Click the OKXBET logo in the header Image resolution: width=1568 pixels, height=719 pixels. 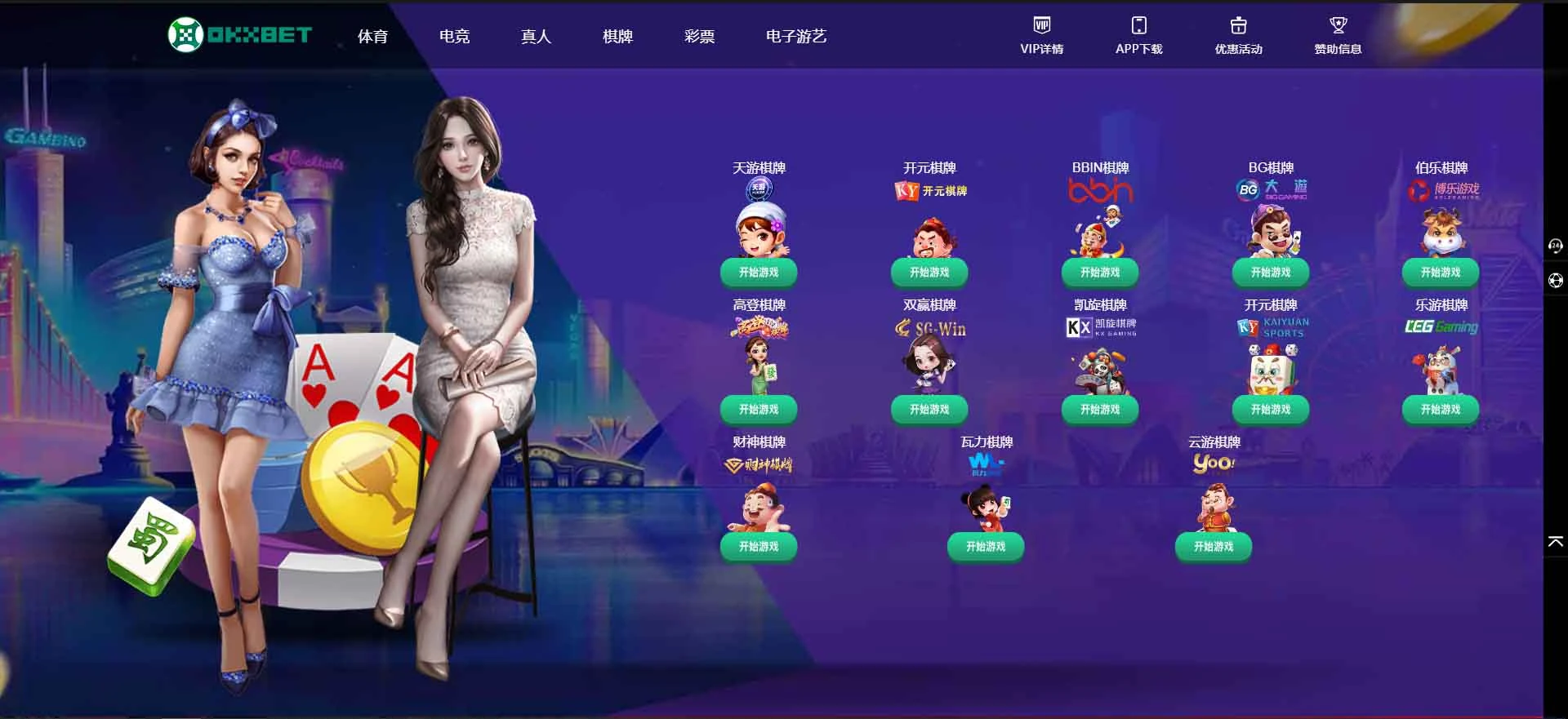tap(240, 35)
